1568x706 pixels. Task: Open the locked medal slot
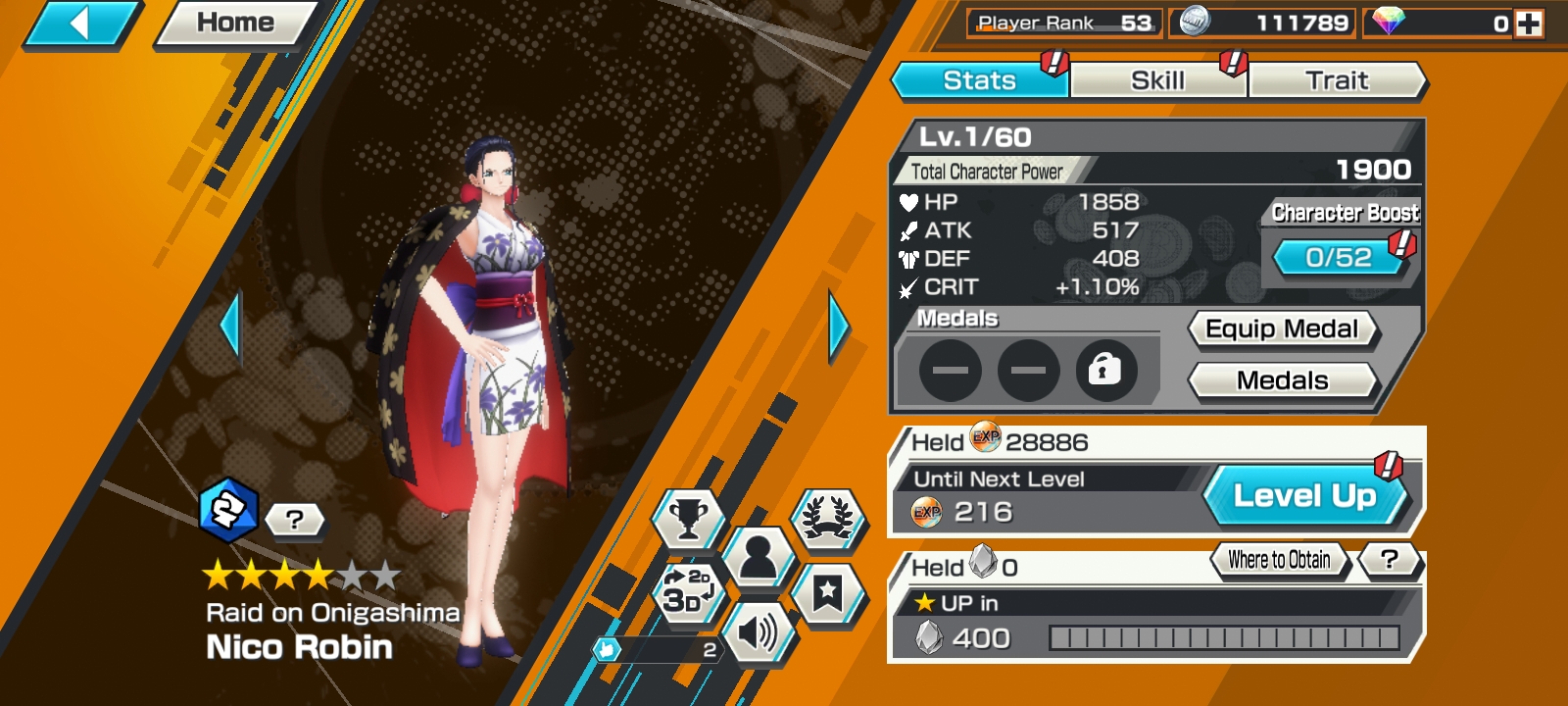click(1105, 370)
